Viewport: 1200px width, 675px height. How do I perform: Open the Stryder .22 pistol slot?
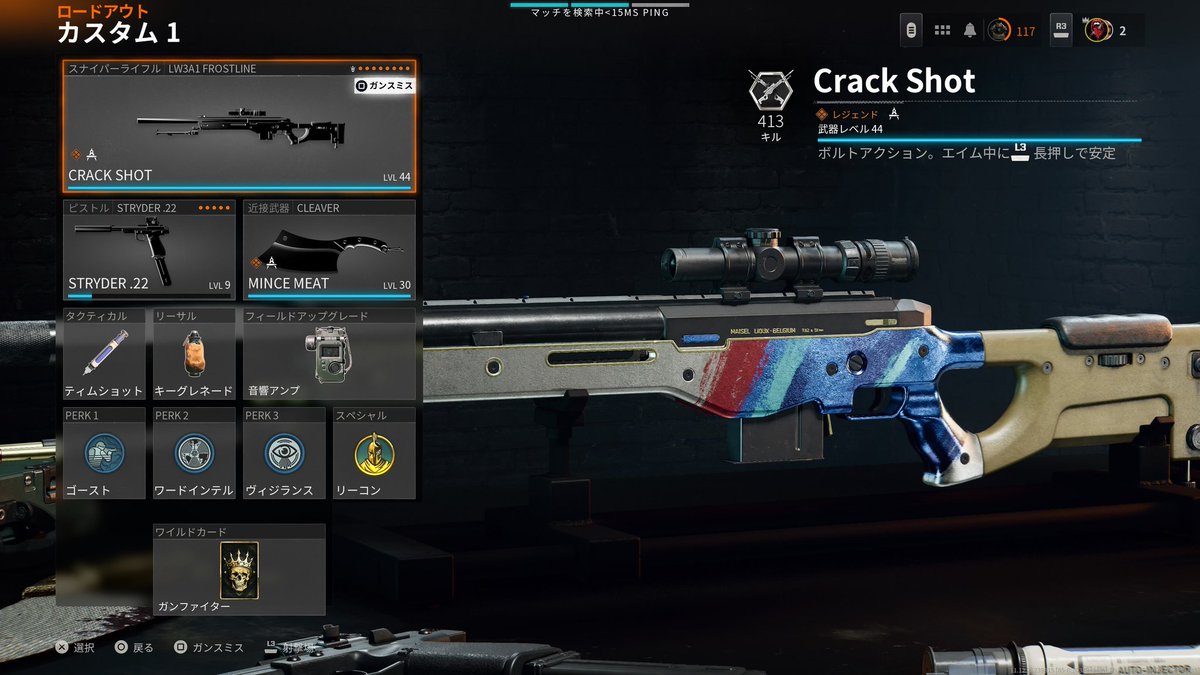pos(149,250)
